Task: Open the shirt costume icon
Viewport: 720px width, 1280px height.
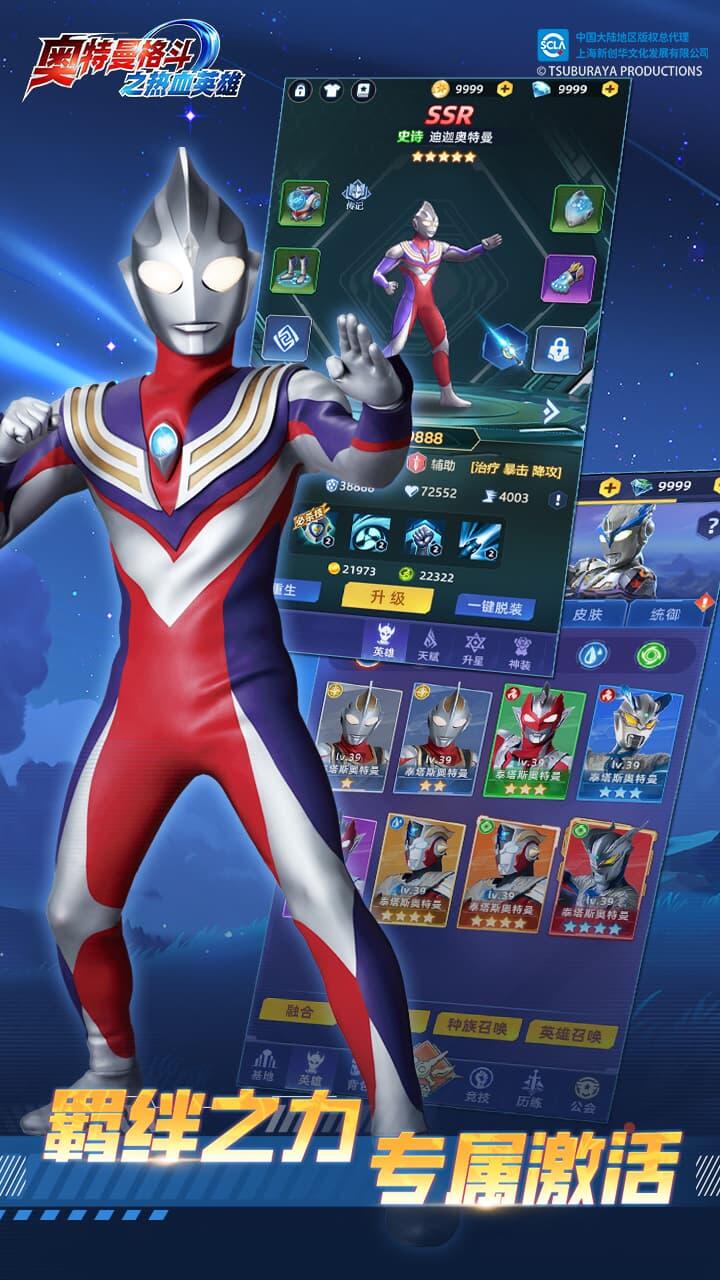Action: [329, 90]
